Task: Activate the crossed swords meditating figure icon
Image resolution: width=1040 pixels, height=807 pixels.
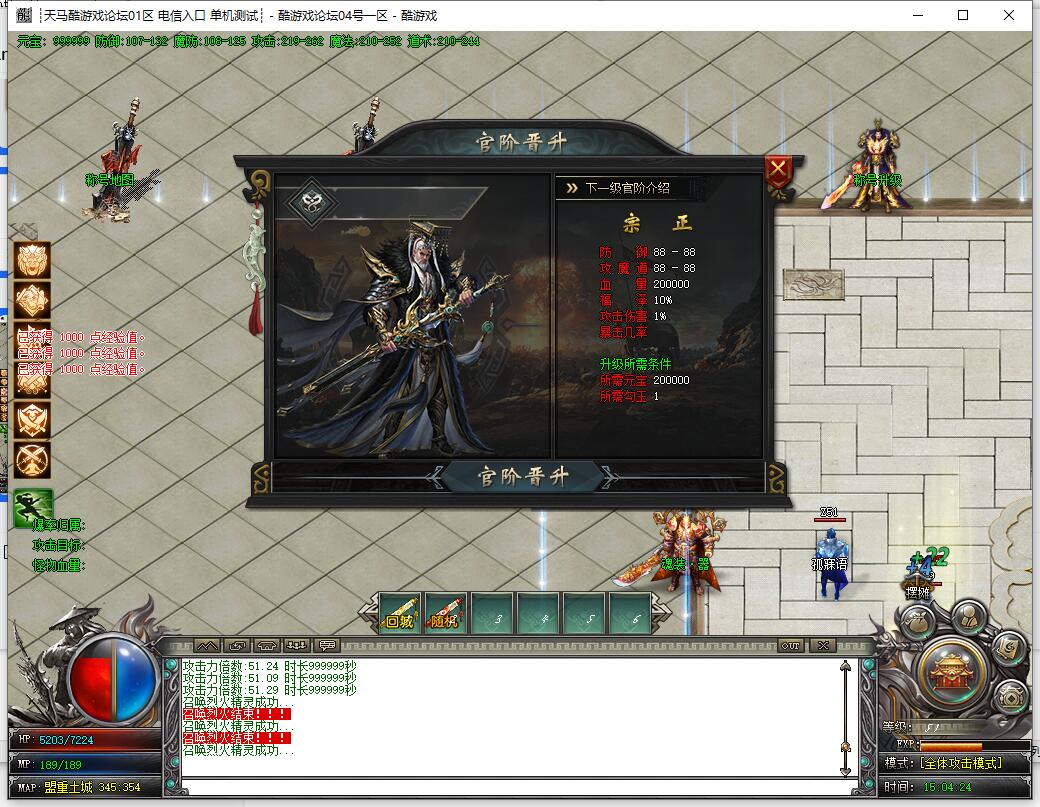Action: pyautogui.click(x=32, y=460)
